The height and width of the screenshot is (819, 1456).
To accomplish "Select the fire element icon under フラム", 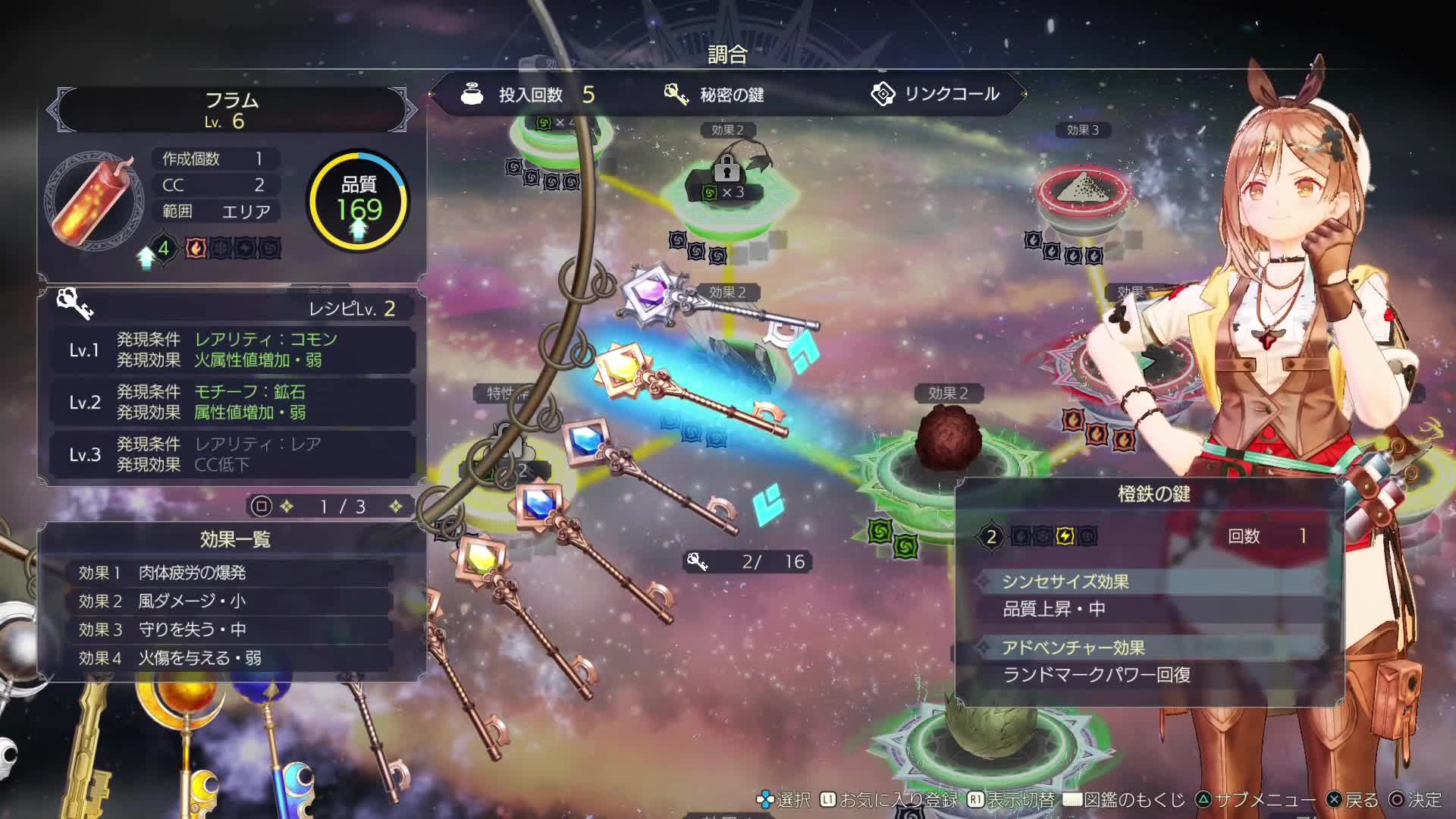I will pos(195,248).
